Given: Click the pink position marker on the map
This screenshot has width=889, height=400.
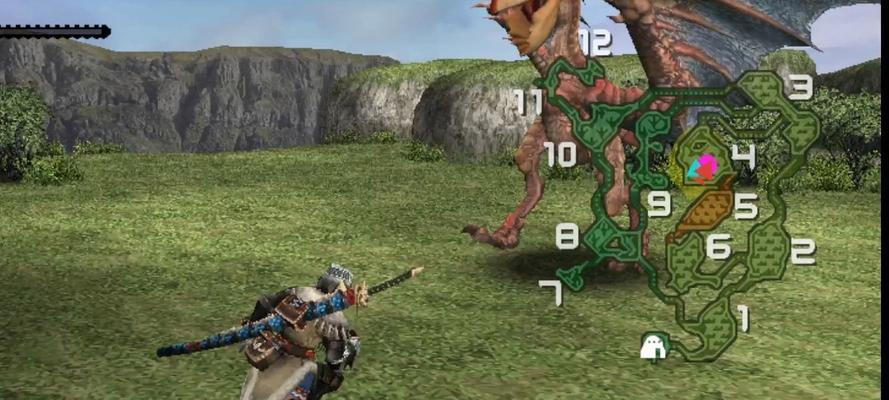Looking at the screenshot, I should (707, 167).
